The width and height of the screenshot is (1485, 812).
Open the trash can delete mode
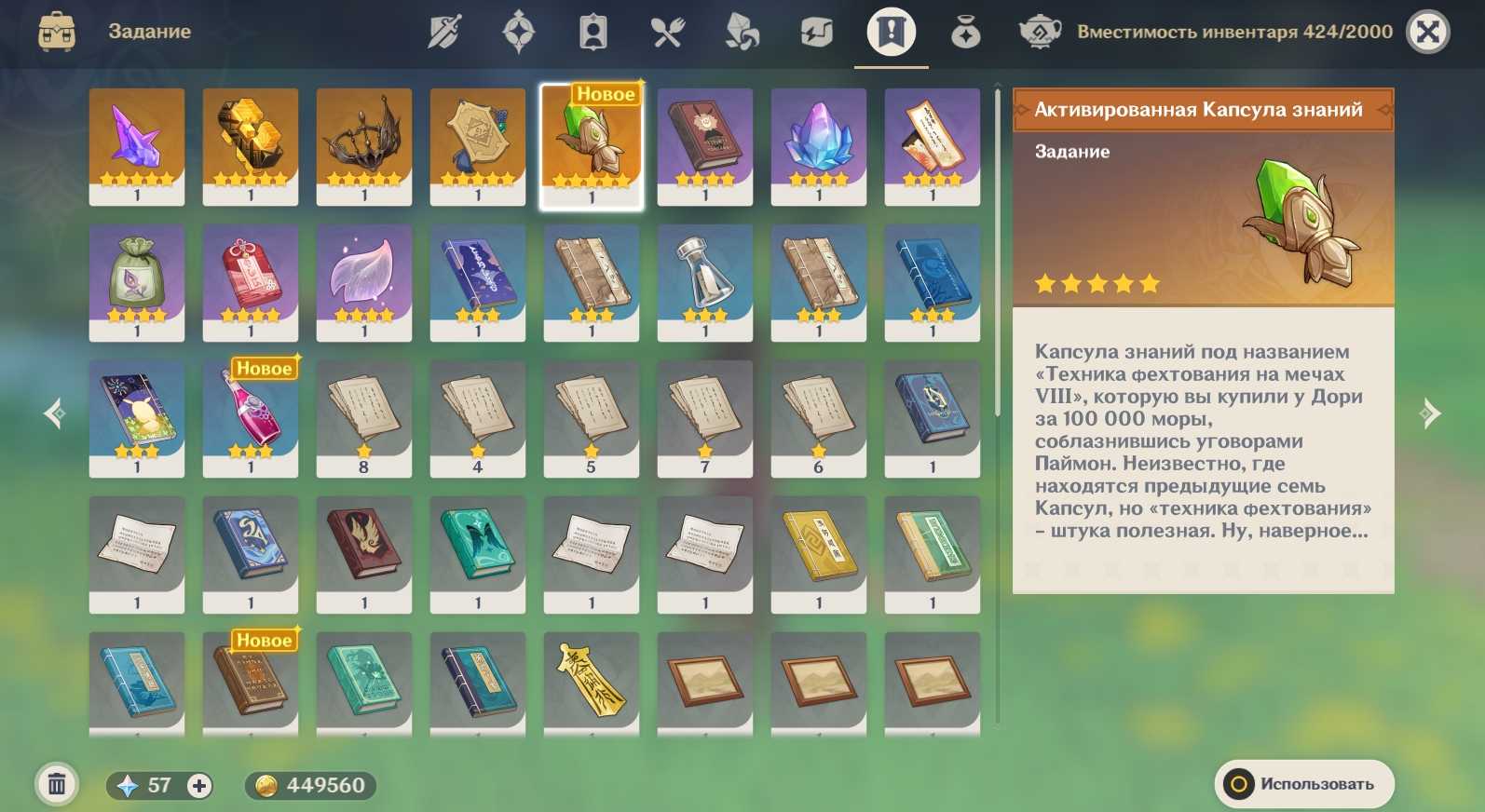tap(57, 785)
